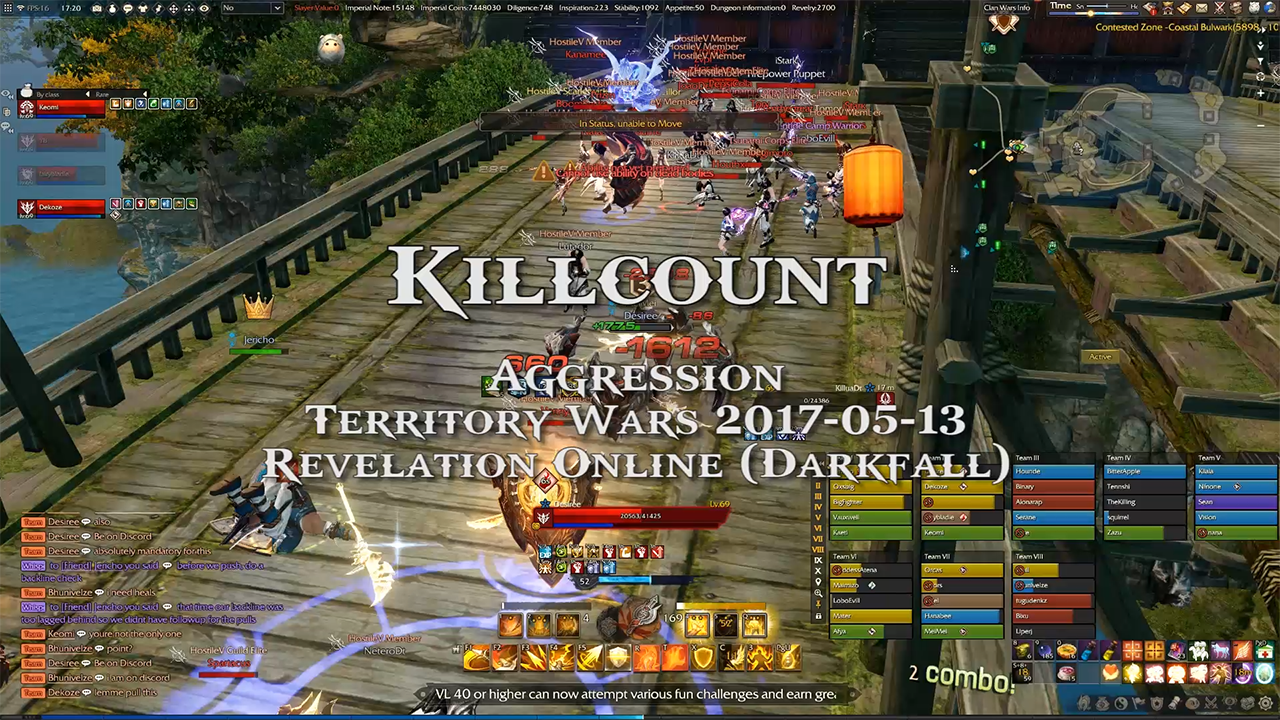Viewport: 1280px width, 720px height.
Task: Expand the diamond marker next to Dekoze's name
Action: coord(962,487)
